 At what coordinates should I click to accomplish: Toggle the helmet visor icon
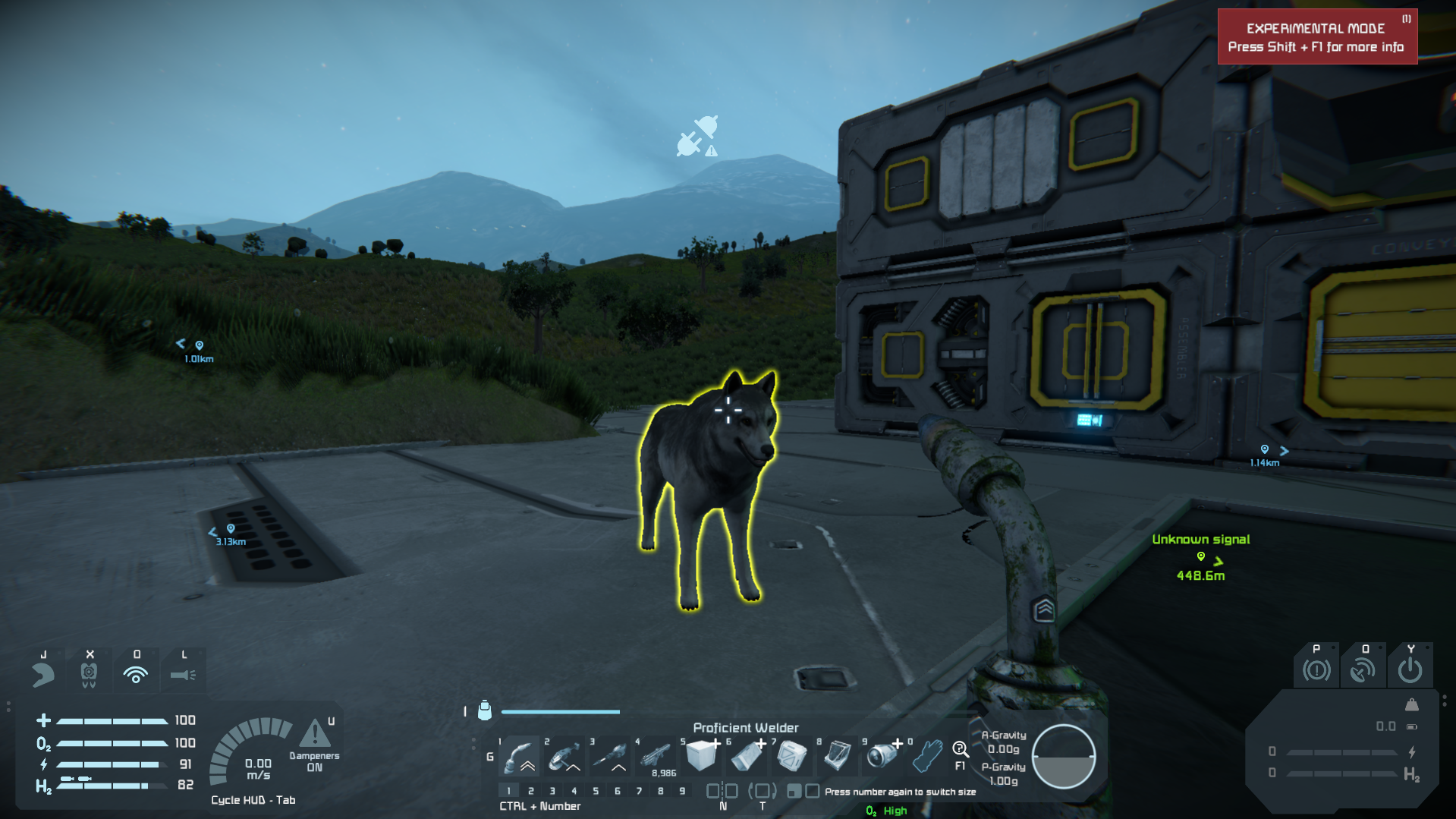[43, 674]
